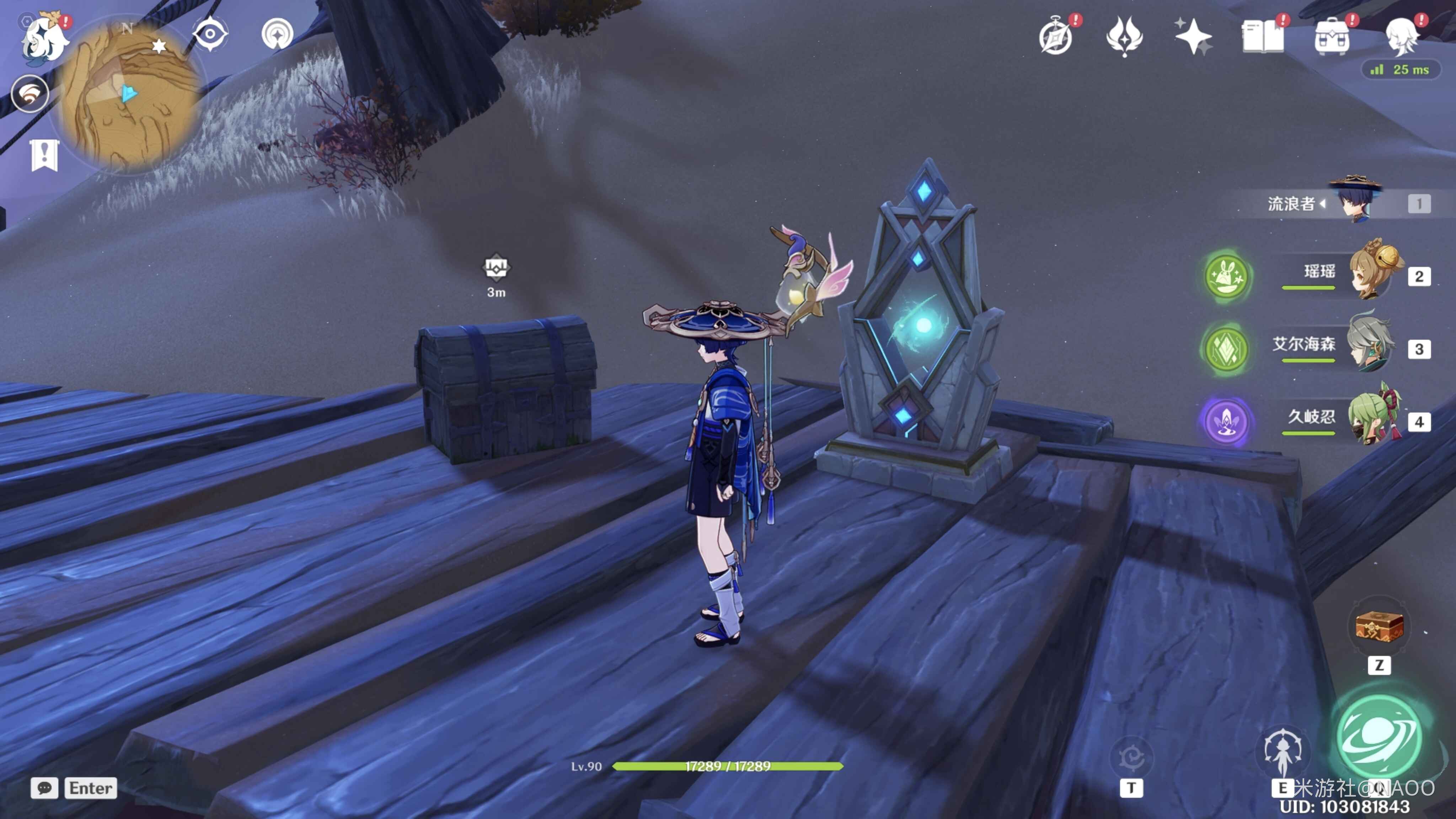Open the character profile icon
The width and height of the screenshot is (1456, 819).
tap(1401, 37)
